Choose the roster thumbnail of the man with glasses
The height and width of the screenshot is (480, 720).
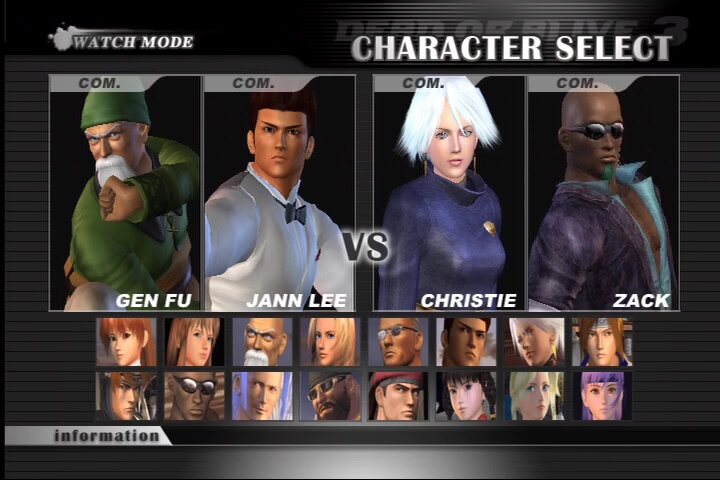pyautogui.click(x=398, y=342)
